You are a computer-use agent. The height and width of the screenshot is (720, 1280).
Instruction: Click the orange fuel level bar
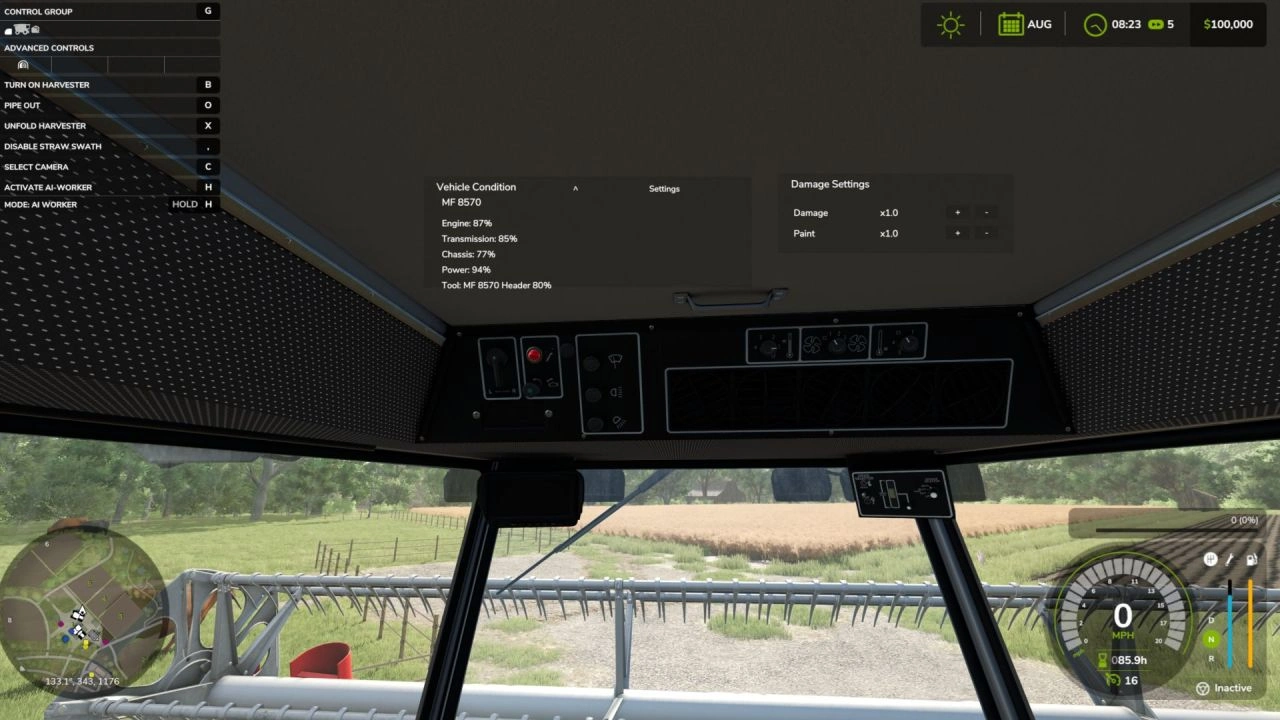point(1250,620)
